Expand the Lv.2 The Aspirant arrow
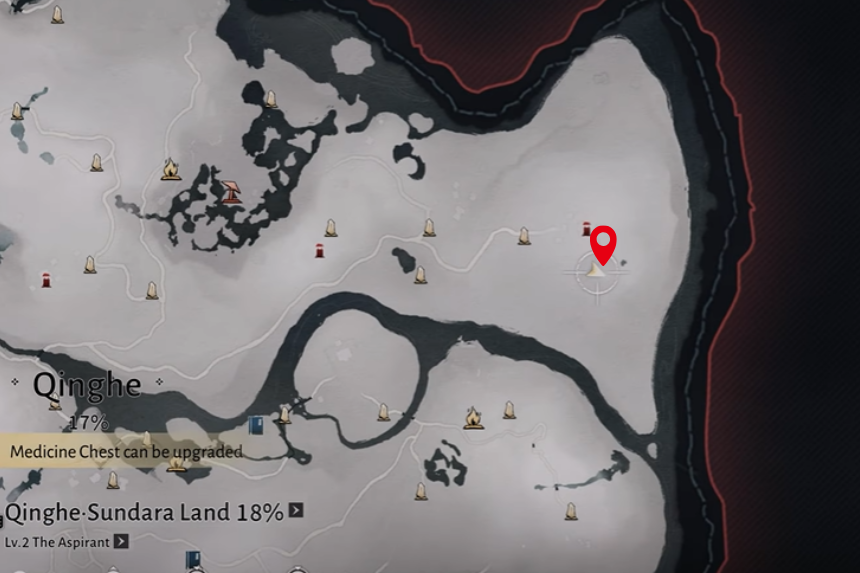This screenshot has height=573, width=860. [121, 541]
